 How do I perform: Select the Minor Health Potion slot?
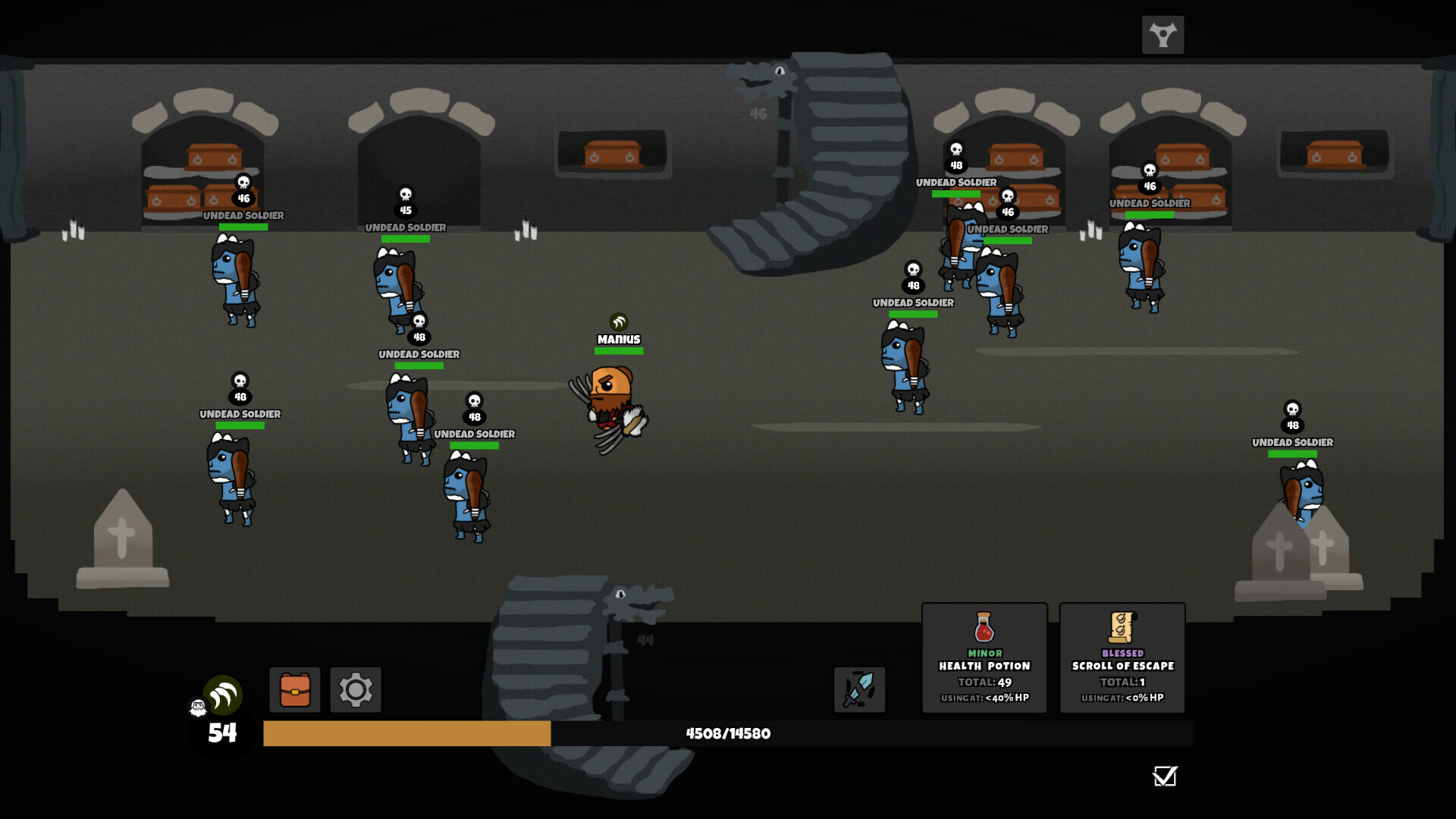coord(984,657)
